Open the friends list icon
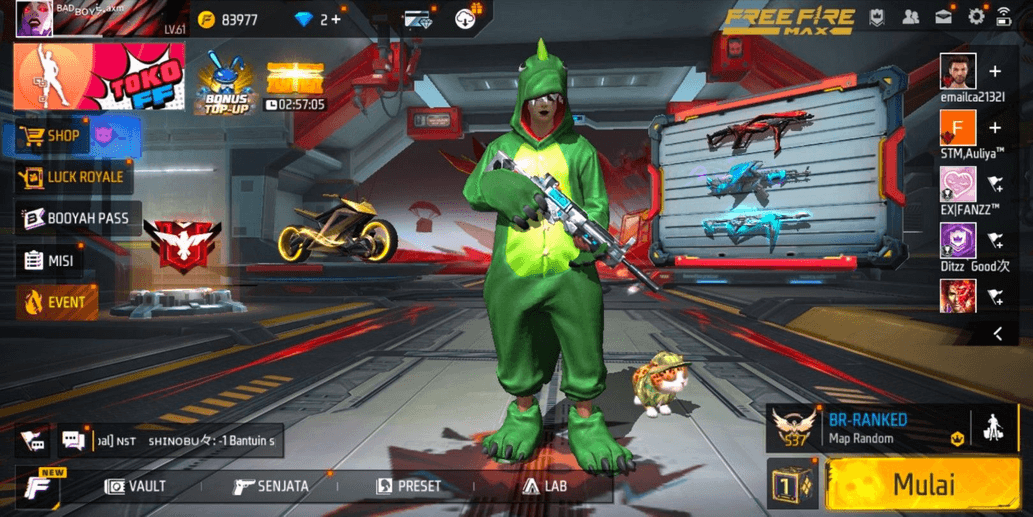 (910, 17)
